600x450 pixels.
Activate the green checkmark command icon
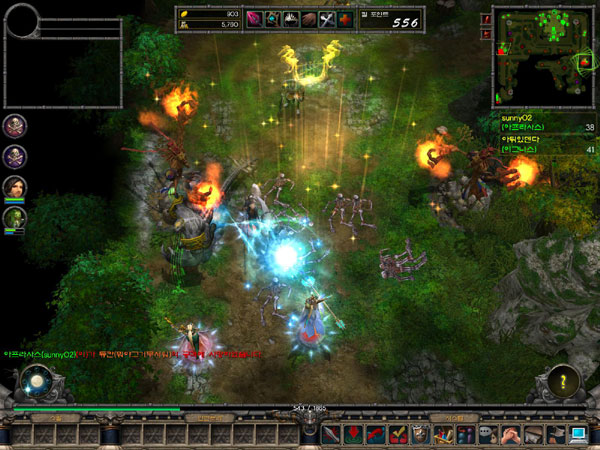[398, 433]
